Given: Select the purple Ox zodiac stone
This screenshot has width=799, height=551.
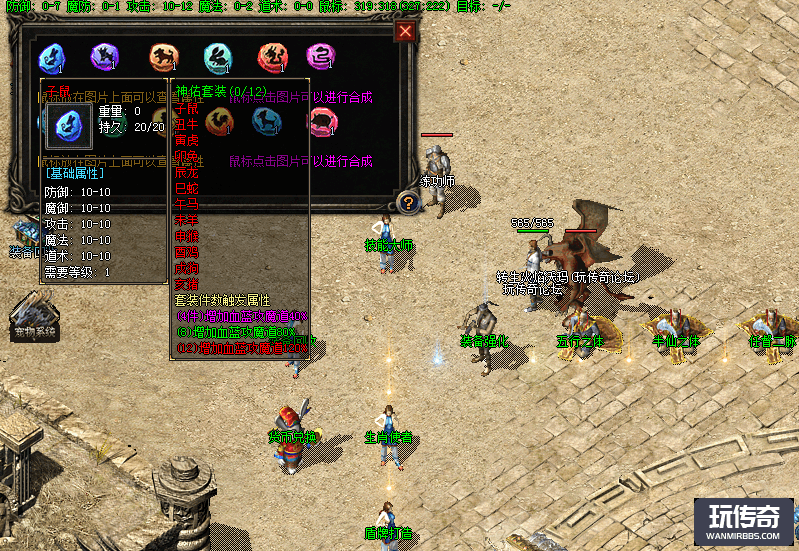Looking at the screenshot, I should (104, 57).
